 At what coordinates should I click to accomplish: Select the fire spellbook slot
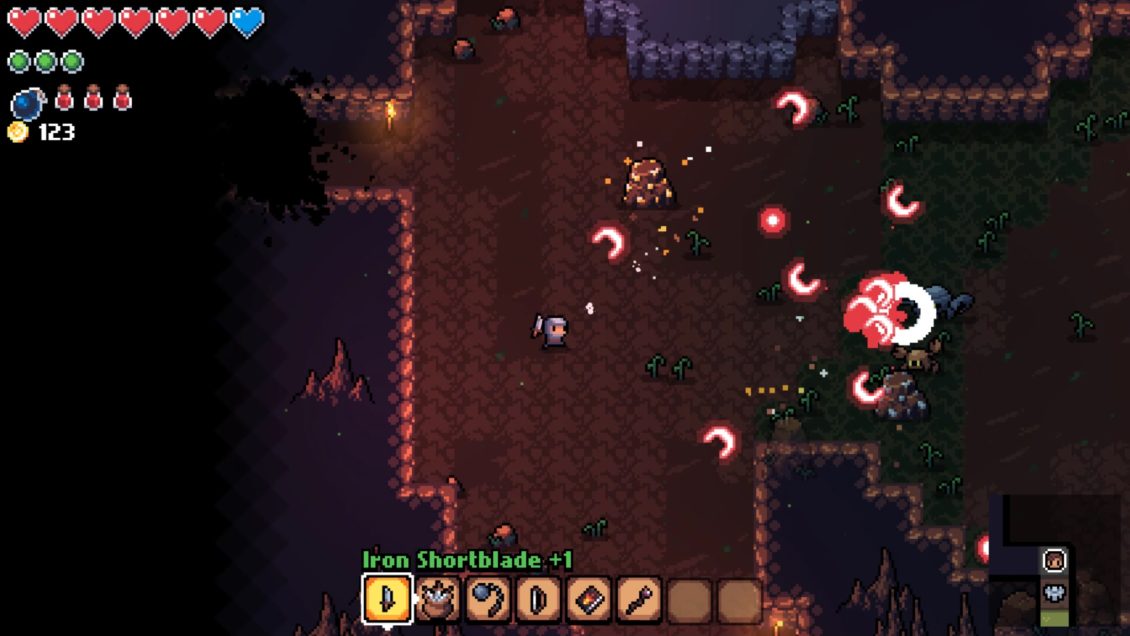[589, 599]
